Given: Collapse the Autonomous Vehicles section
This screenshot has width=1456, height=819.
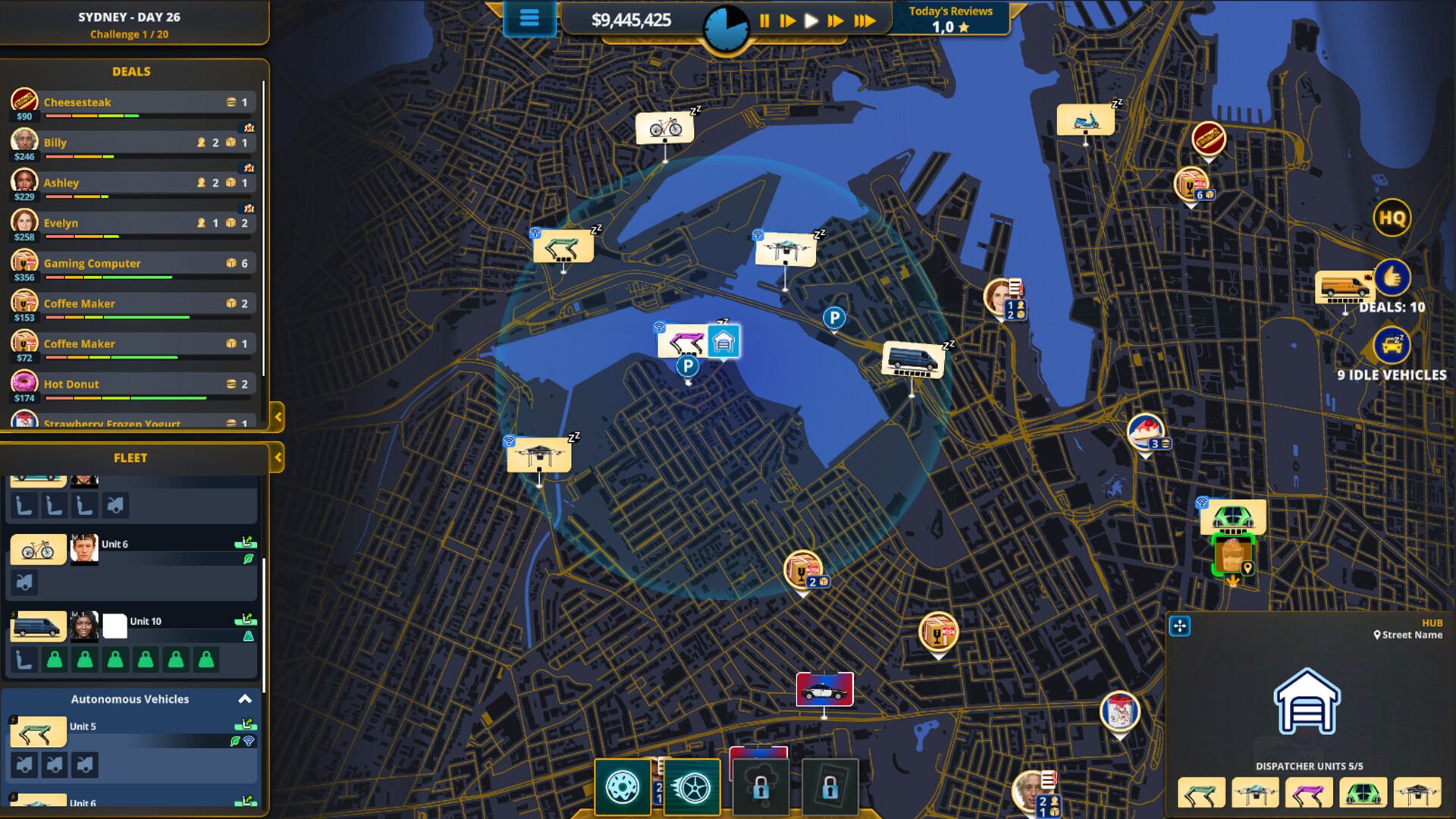Looking at the screenshot, I should [x=244, y=699].
